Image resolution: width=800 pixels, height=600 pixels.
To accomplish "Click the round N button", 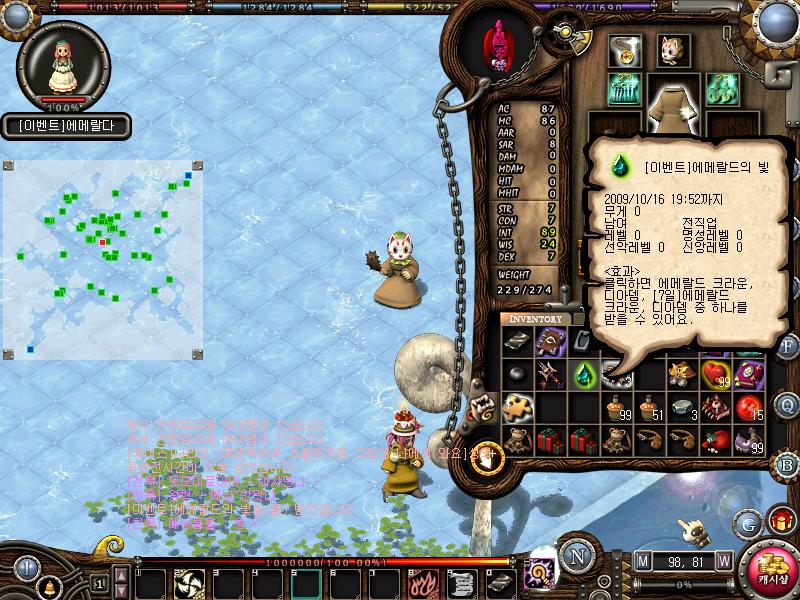I will click(576, 557).
